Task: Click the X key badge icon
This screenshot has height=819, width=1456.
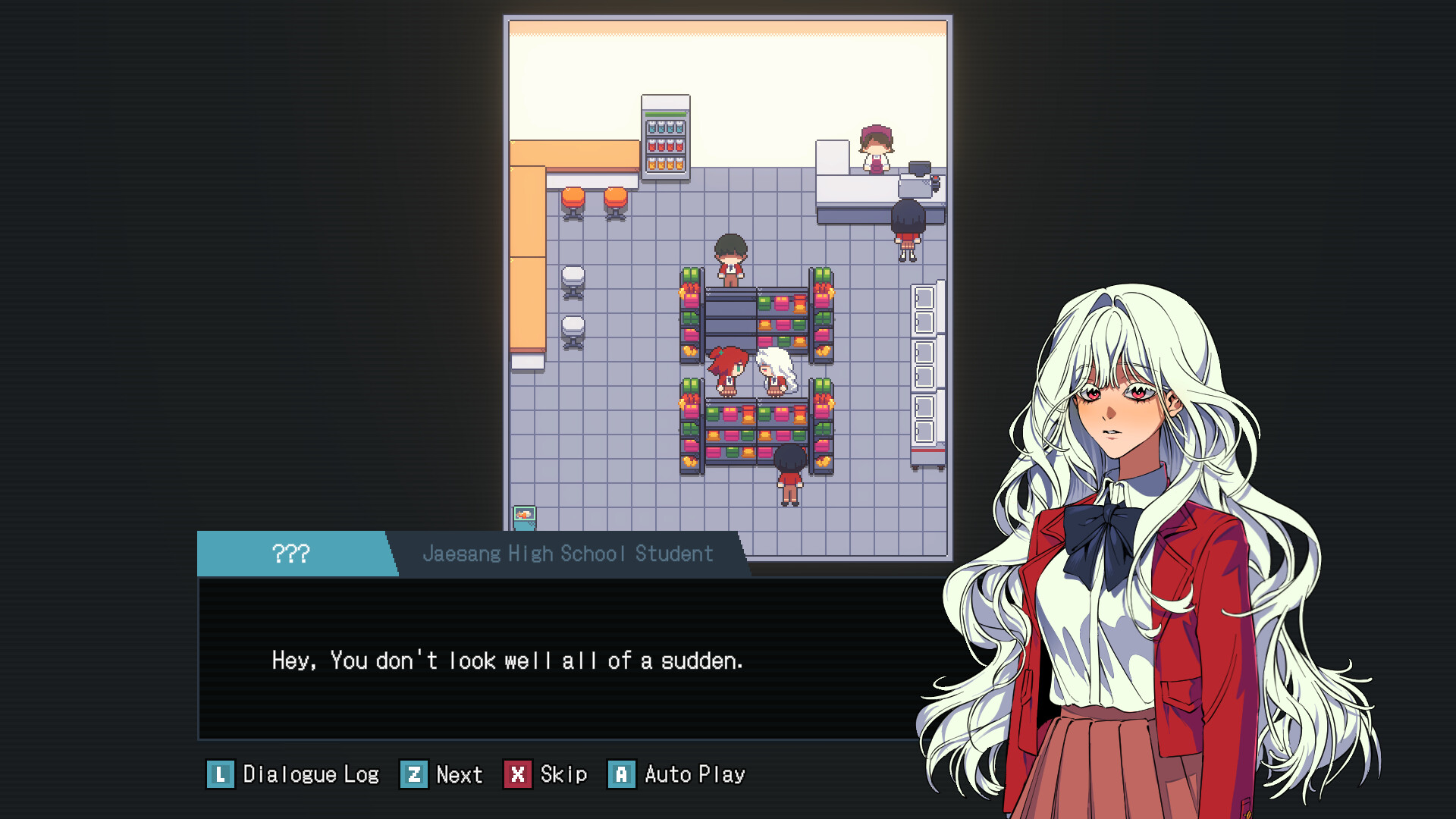Action: (519, 774)
